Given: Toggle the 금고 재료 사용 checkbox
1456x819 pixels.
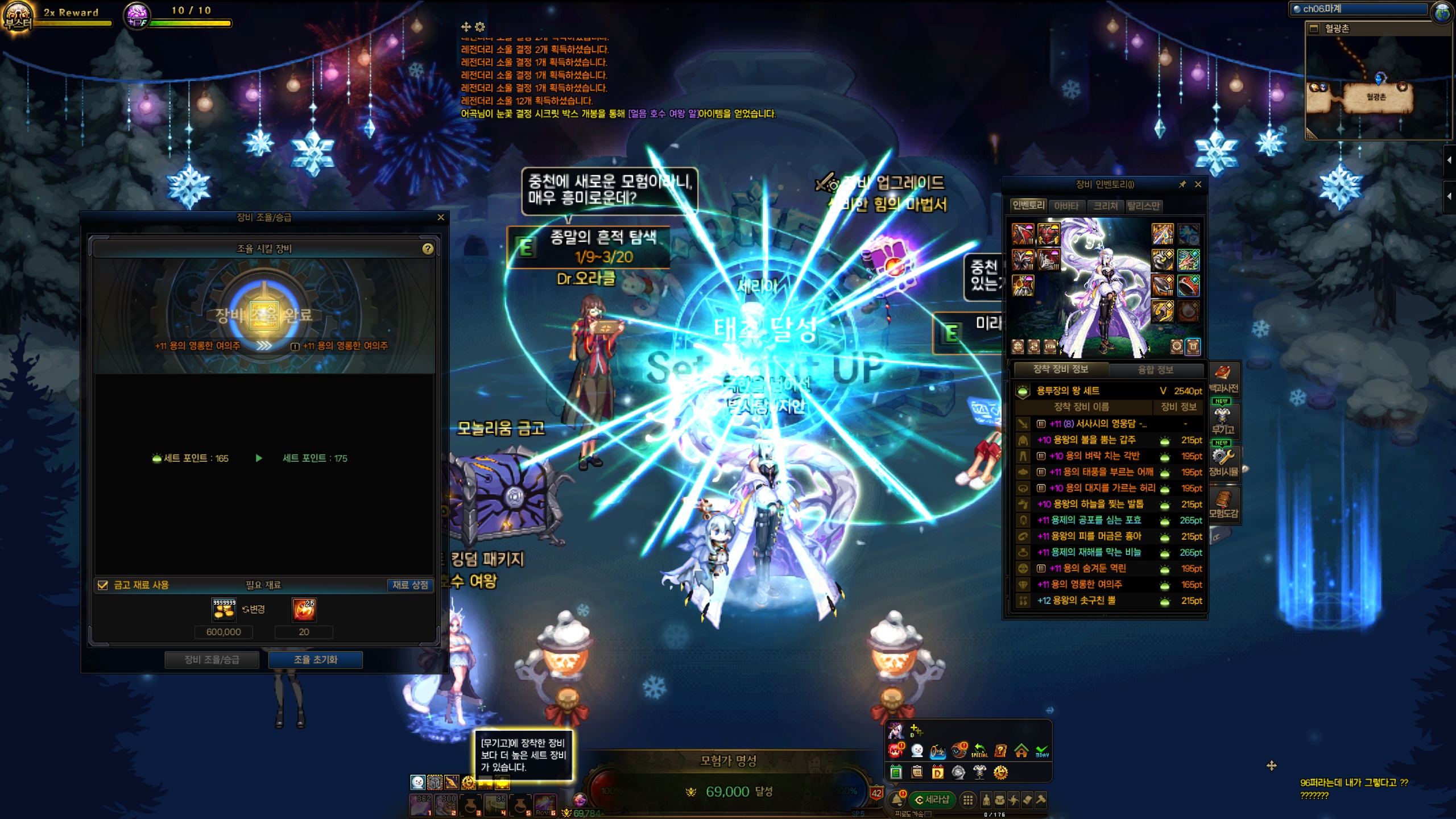Looking at the screenshot, I should (x=103, y=585).
